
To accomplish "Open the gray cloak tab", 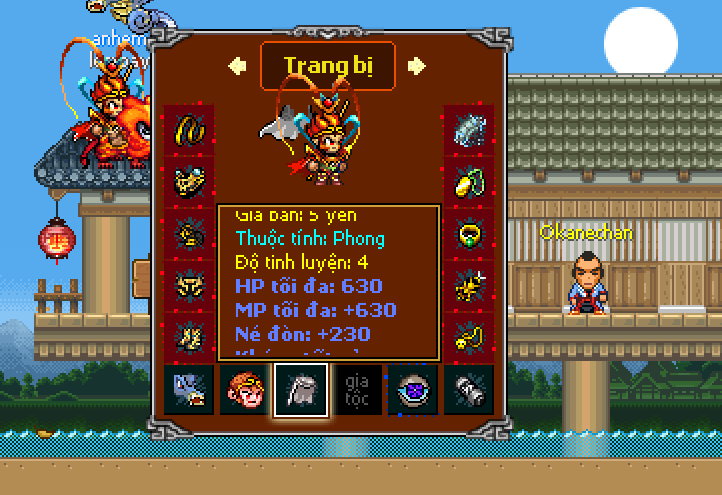I will 298,390.
